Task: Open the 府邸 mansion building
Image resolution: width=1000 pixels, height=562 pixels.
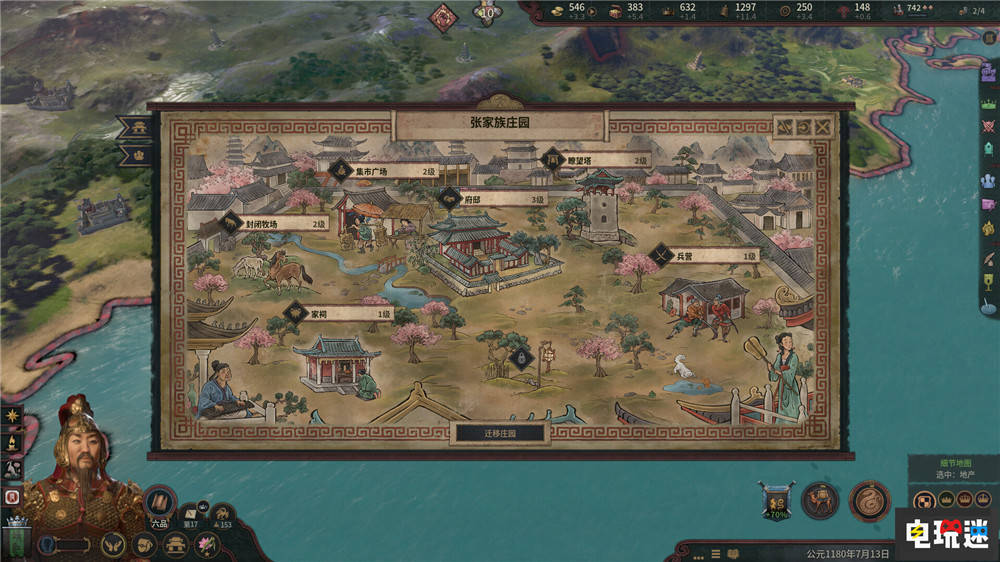Action: (x=493, y=199)
